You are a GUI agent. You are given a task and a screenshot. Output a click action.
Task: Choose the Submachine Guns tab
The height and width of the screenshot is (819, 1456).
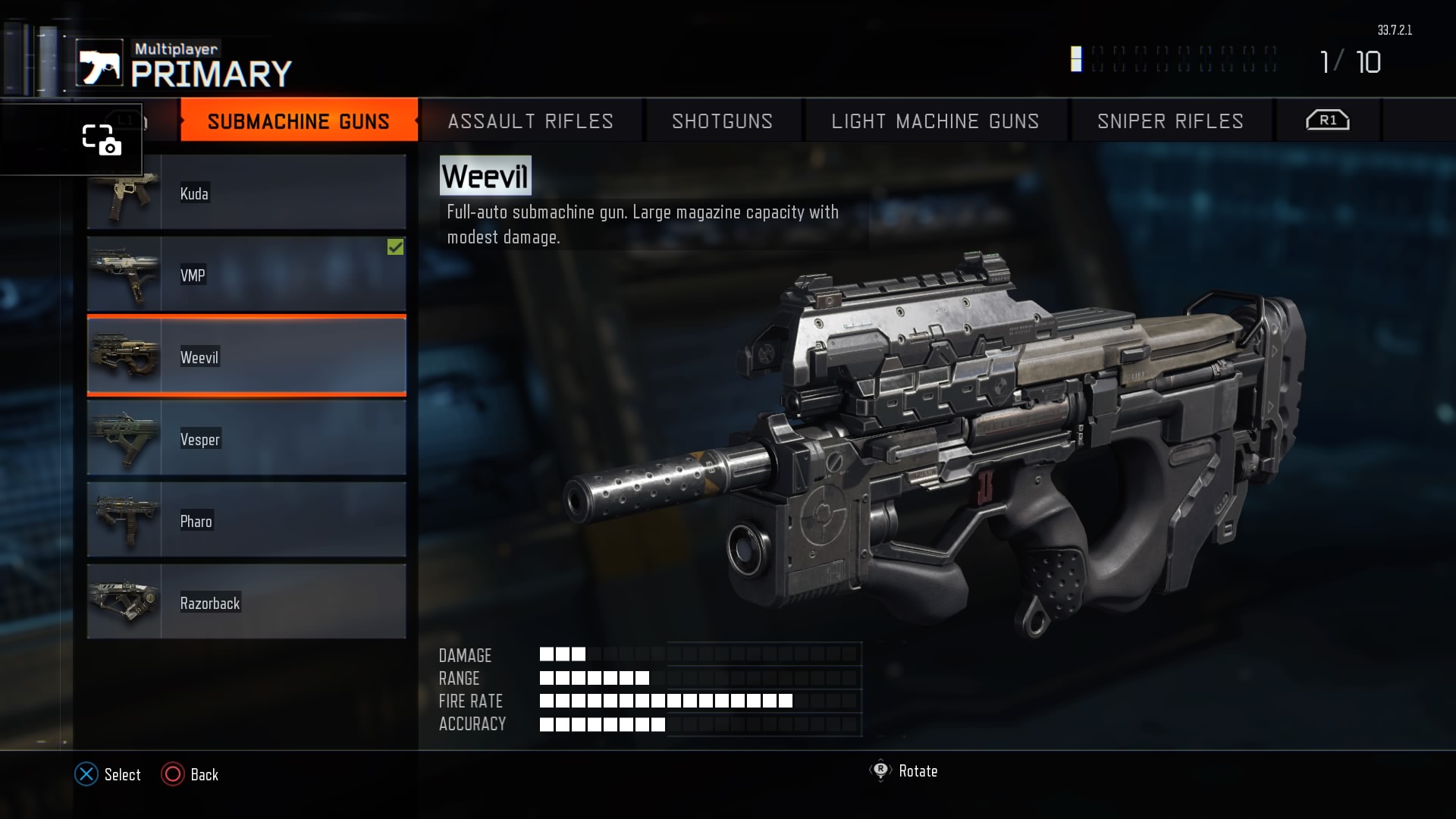[298, 121]
